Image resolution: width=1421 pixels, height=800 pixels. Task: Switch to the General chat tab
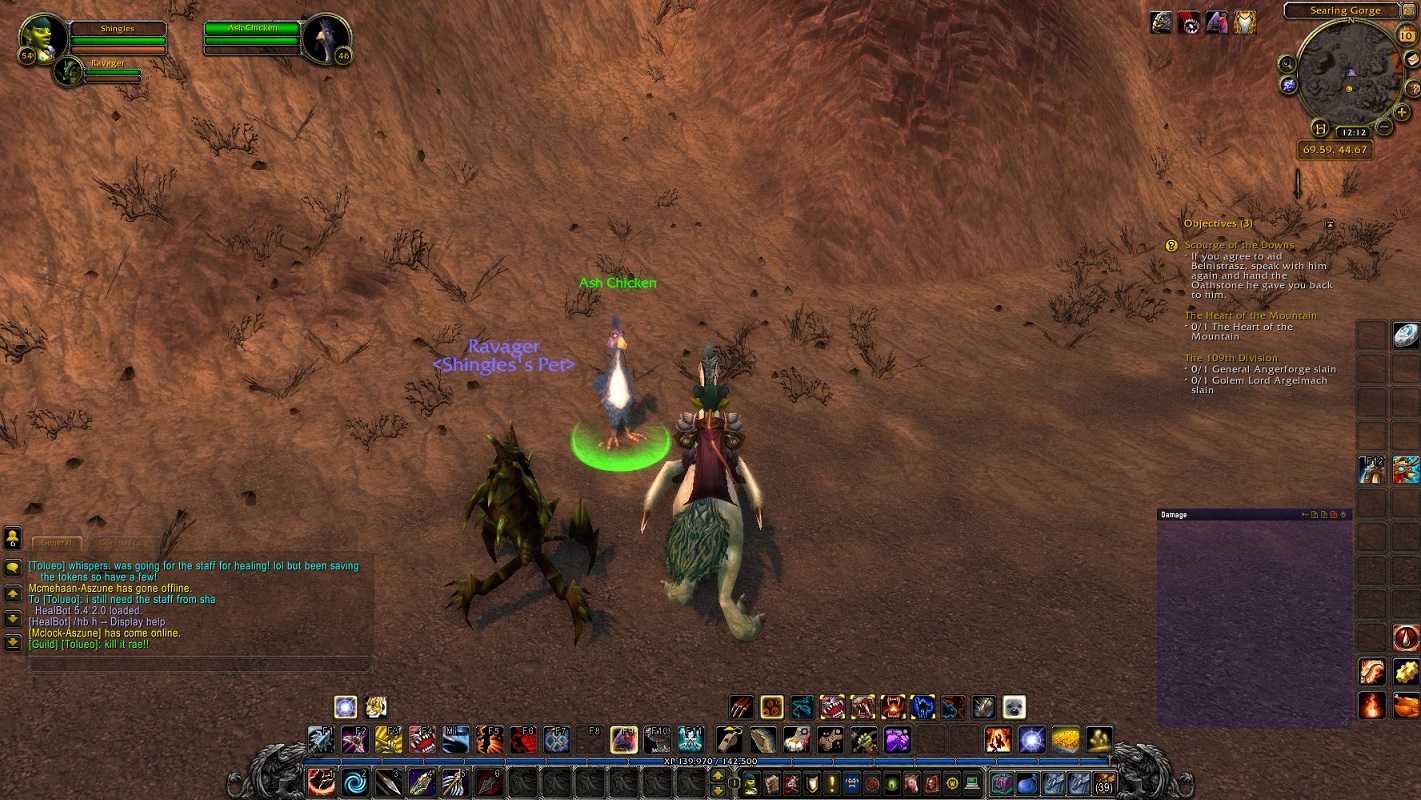(x=57, y=543)
